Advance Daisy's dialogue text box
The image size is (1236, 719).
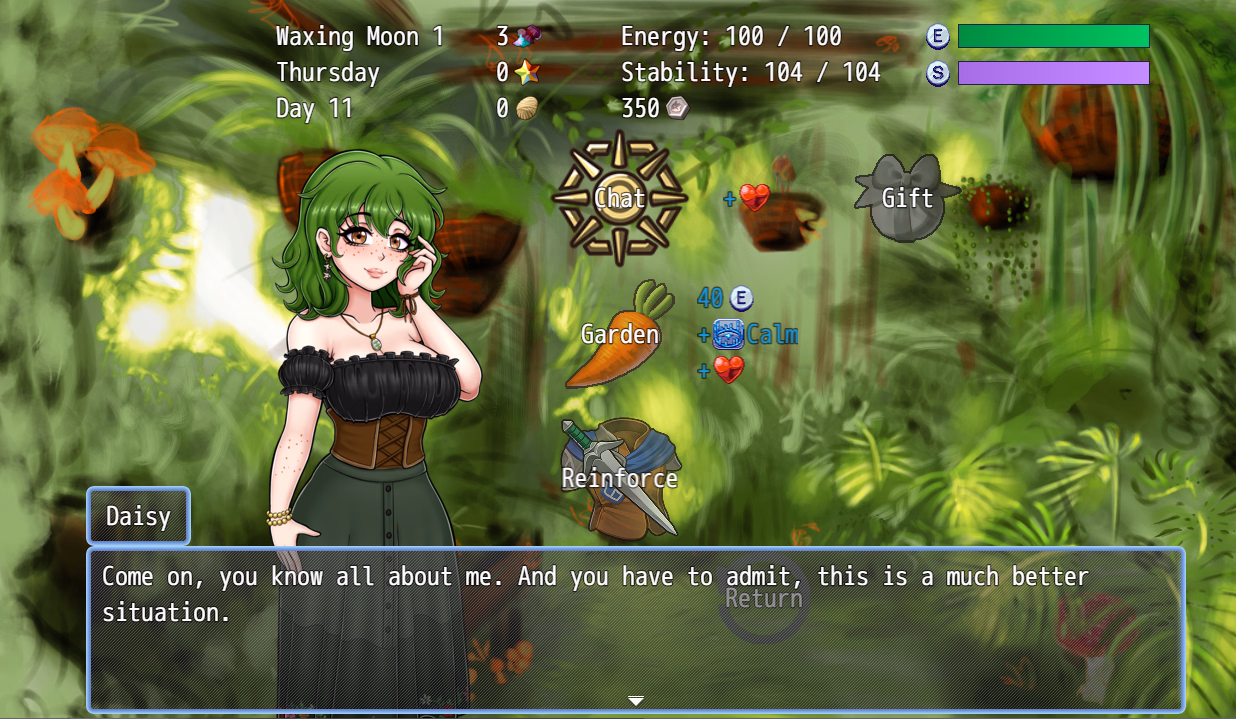[635, 629]
